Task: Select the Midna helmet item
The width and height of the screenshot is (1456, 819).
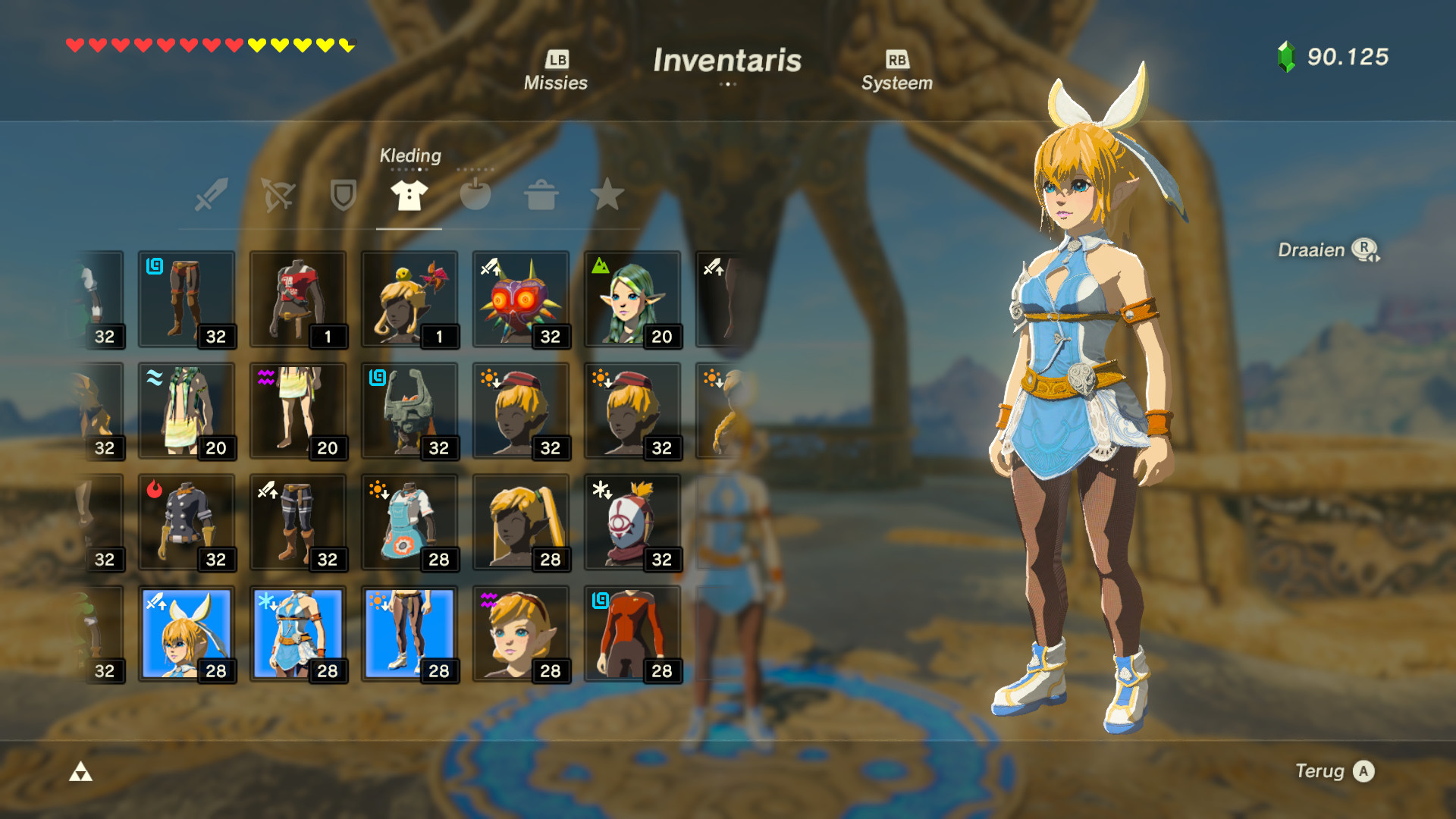Action: 409,411
